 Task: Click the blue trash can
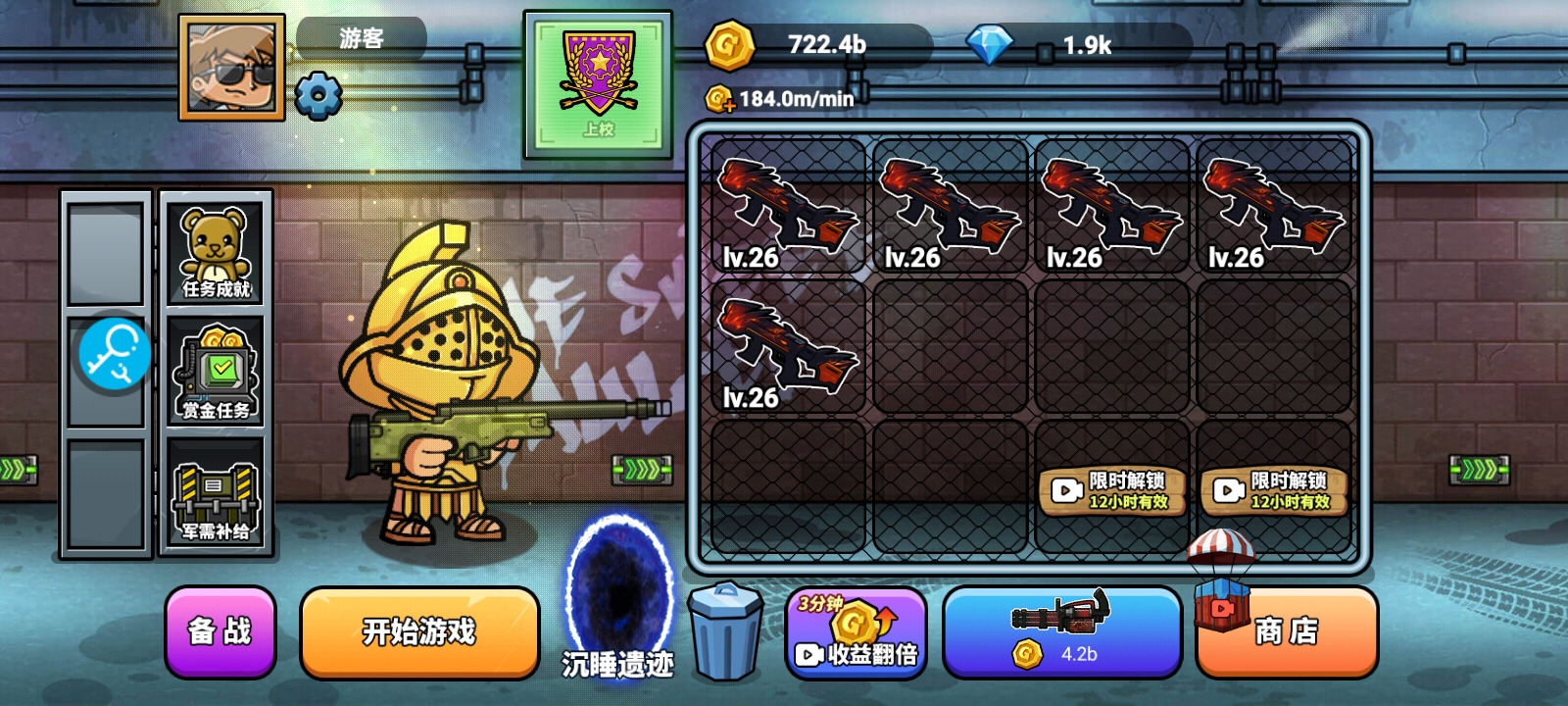tap(725, 630)
